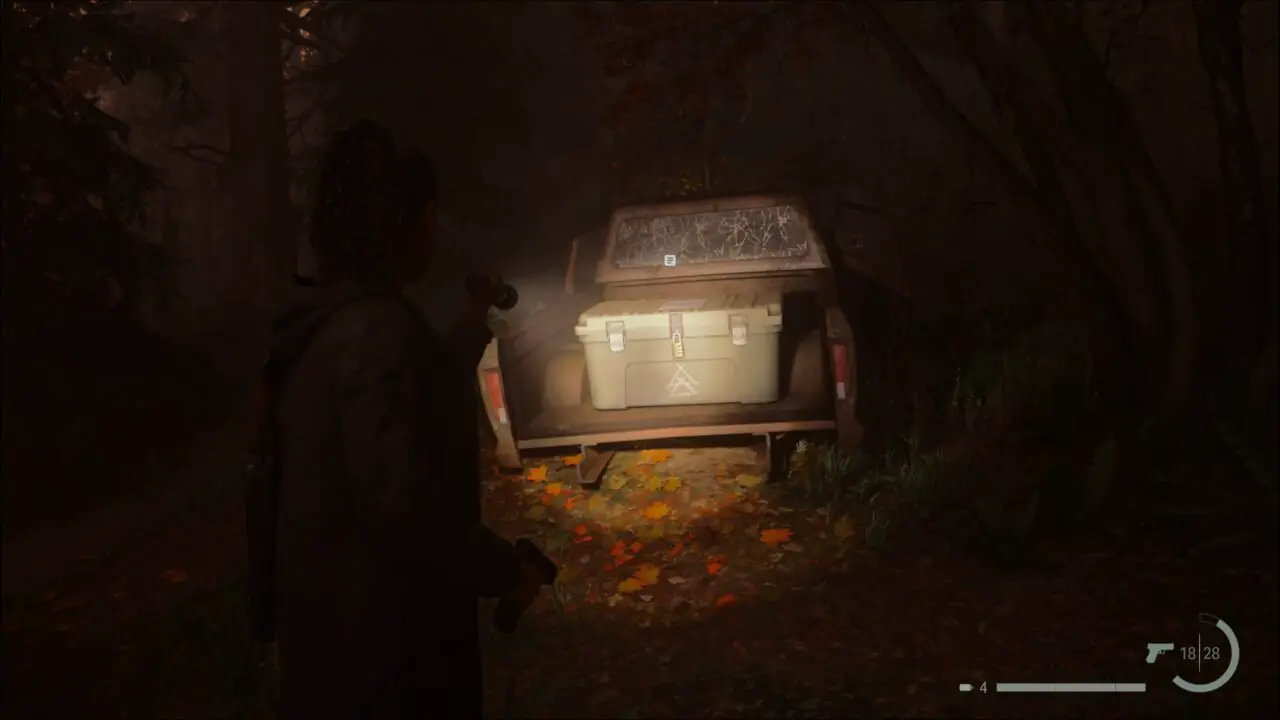Click the label strip on the cooler lid
This screenshot has width=1280, height=720.
682,304
